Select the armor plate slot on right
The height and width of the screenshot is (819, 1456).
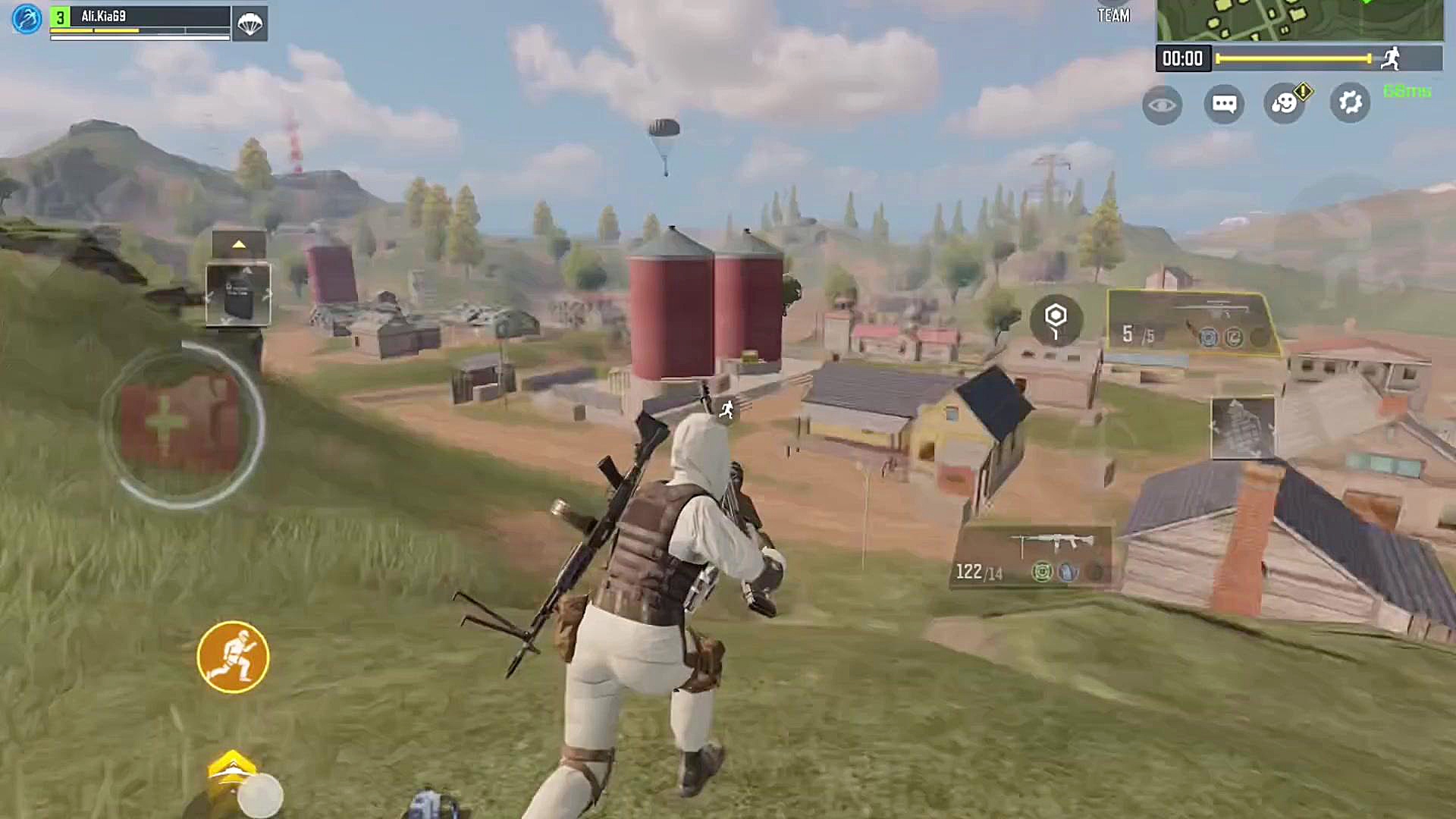click(x=1242, y=428)
